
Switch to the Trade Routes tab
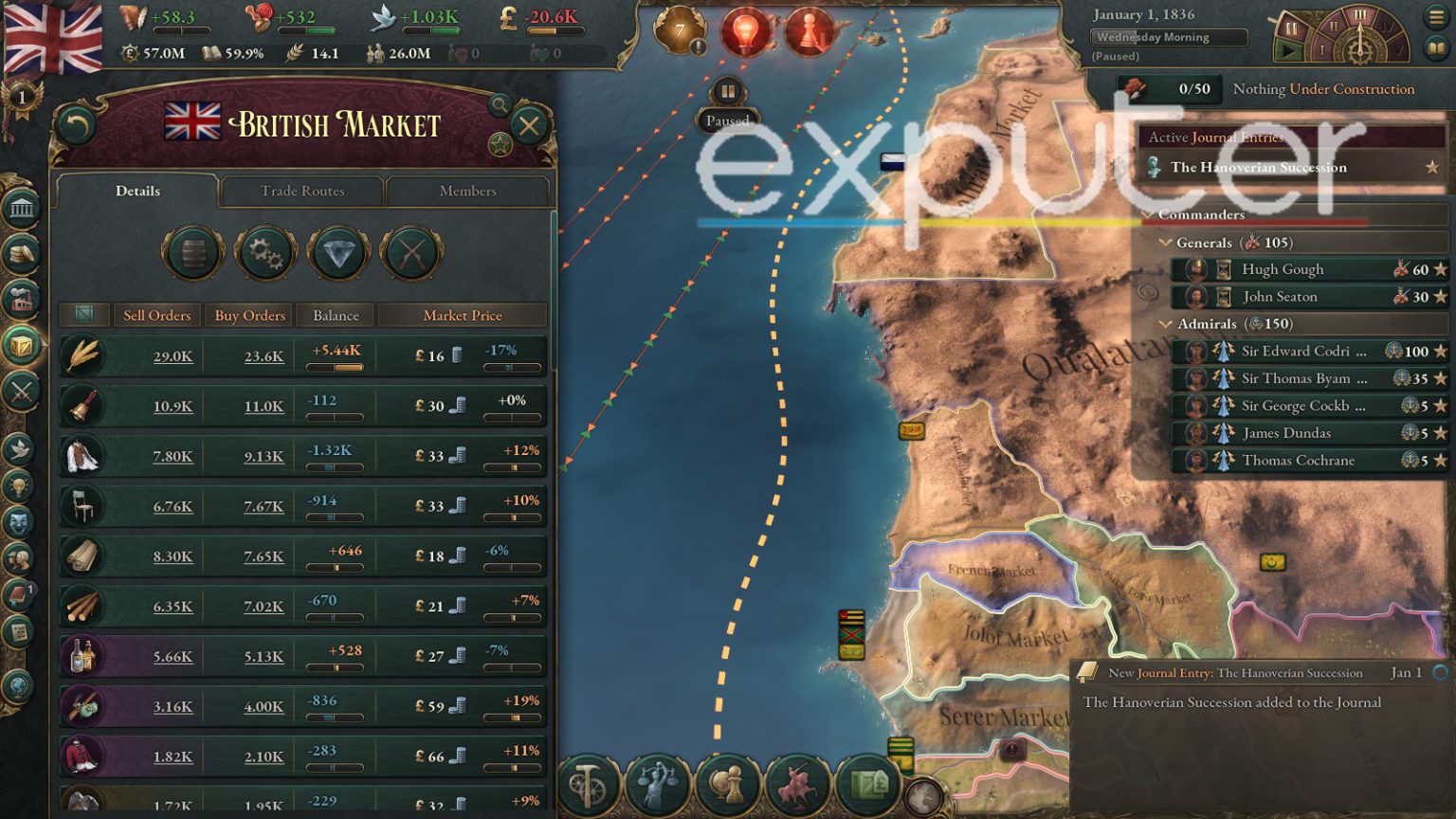(301, 191)
